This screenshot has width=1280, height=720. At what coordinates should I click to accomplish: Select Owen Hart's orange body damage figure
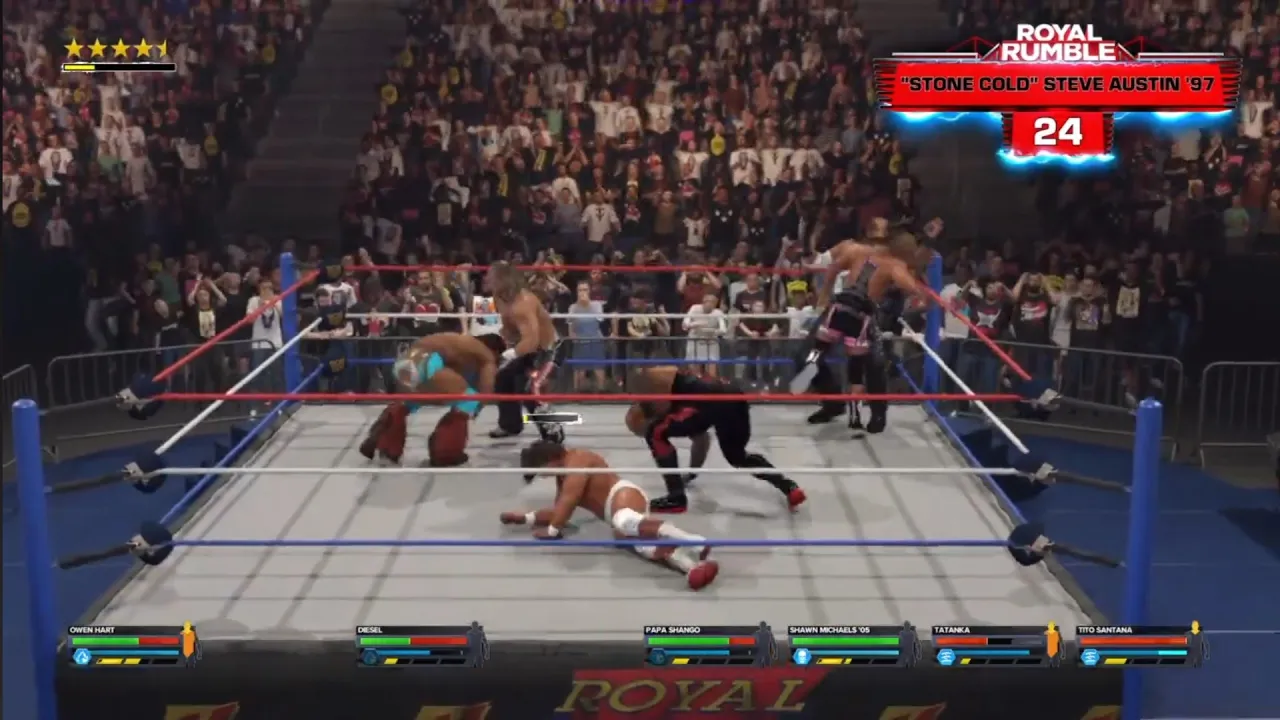pyautogui.click(x=187, y=645)
